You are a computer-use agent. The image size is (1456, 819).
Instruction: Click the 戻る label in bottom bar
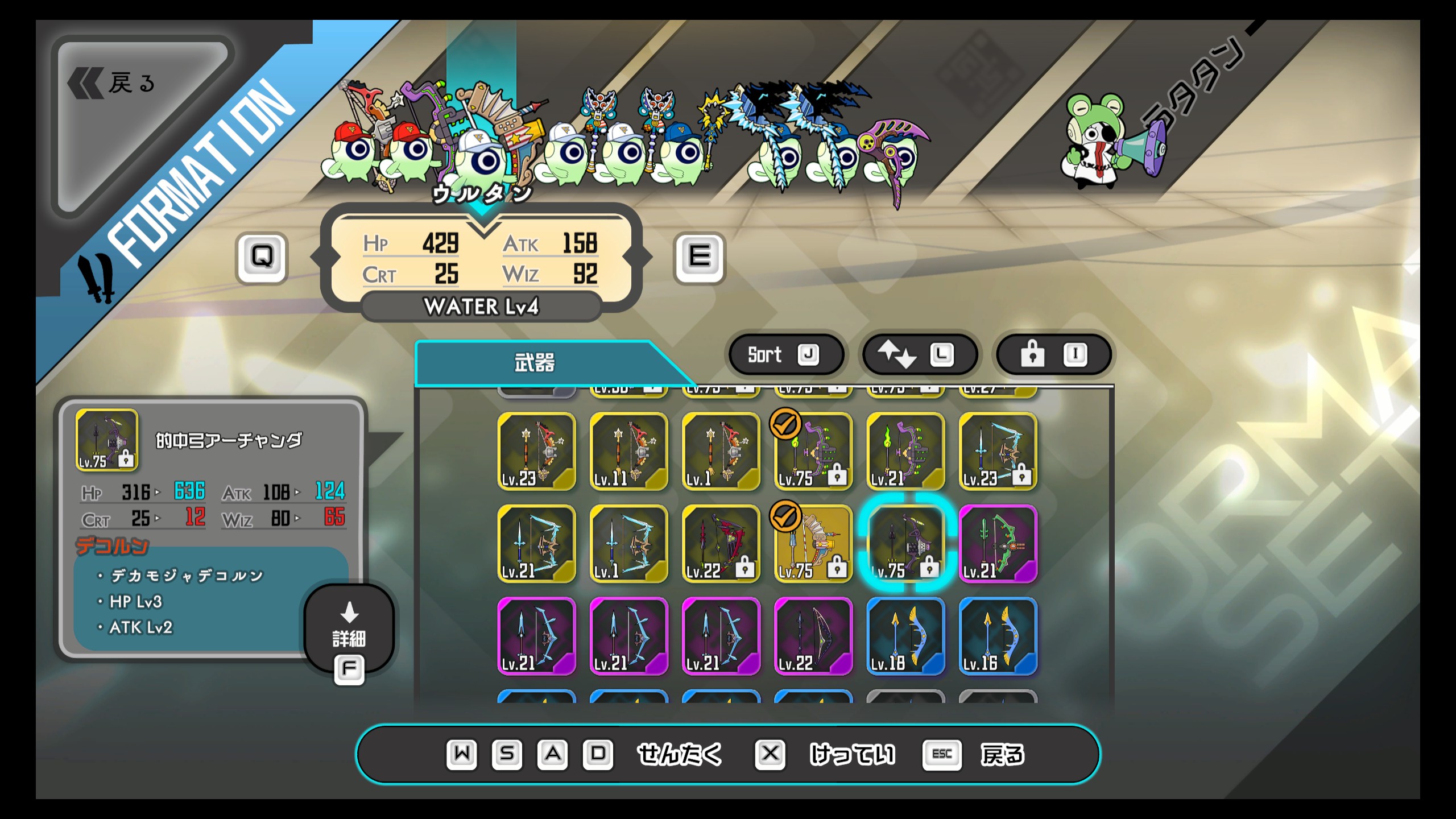[1002, 755]
